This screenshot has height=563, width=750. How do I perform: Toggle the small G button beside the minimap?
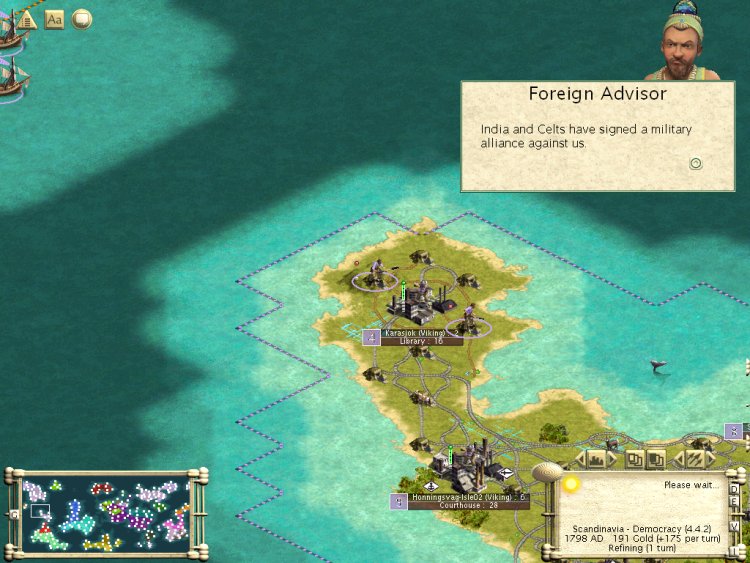click(14, 514)
